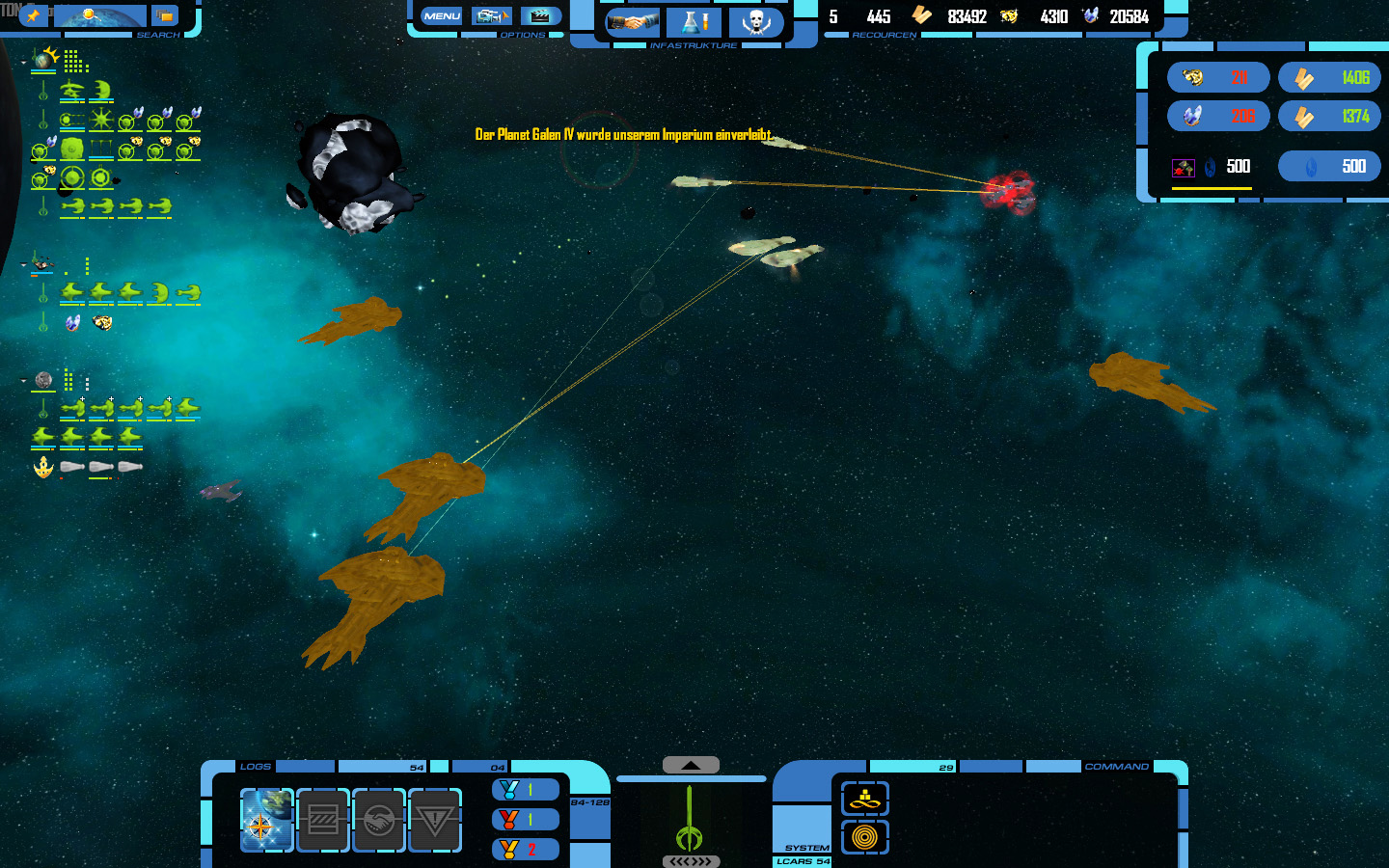Click the stacked pyramid command icon
Screen dimensions: 1389x868
864,799
